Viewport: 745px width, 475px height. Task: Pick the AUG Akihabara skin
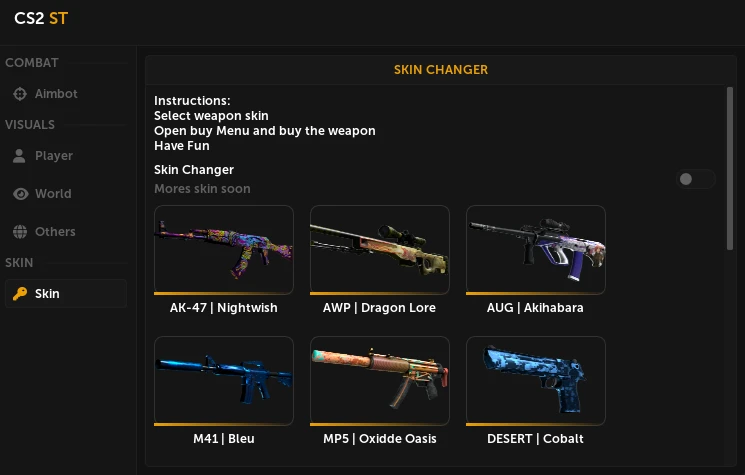(x=535, y=250)
